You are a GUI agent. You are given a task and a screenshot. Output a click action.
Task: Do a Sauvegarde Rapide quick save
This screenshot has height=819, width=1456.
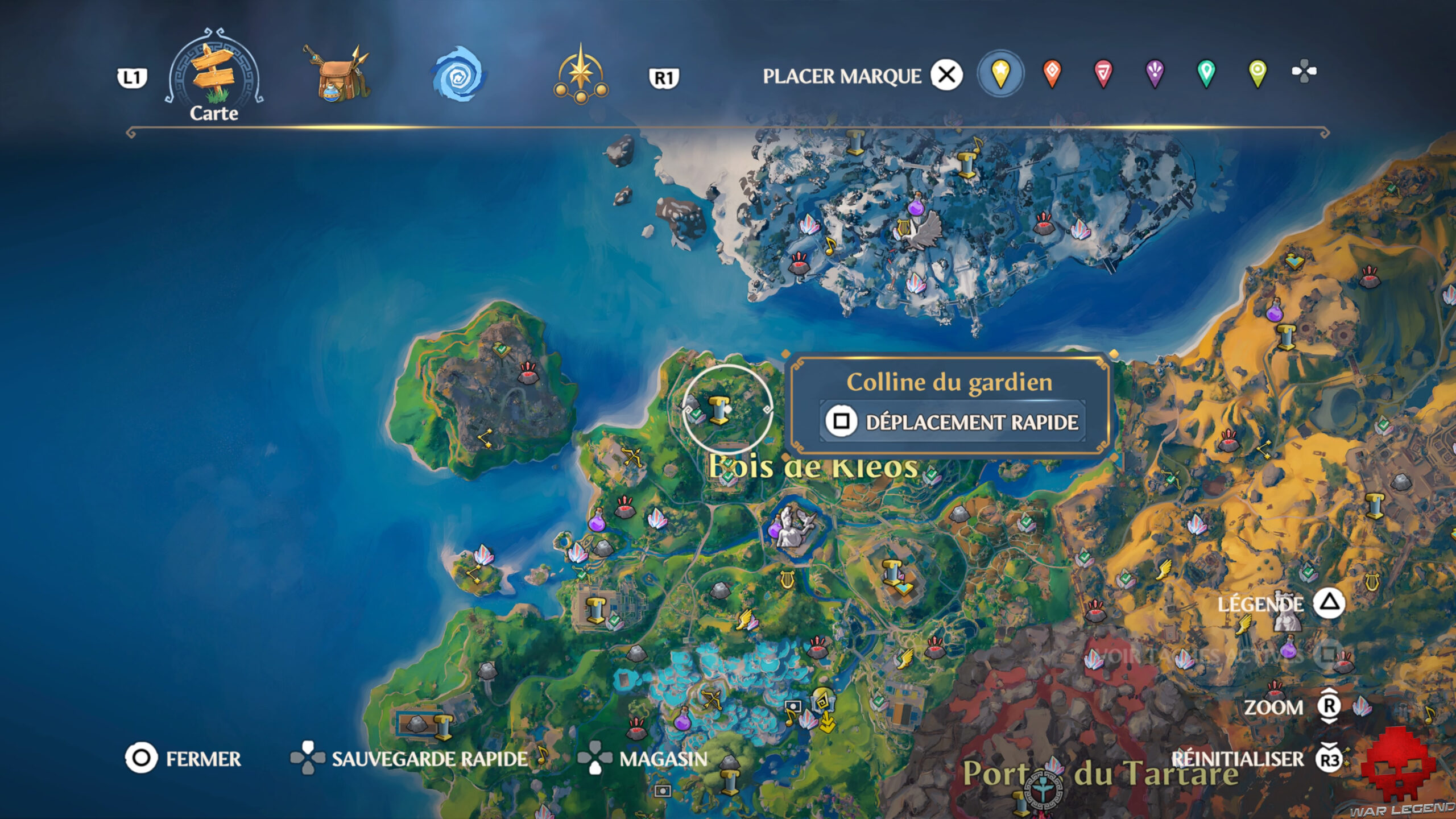[409, 758]
